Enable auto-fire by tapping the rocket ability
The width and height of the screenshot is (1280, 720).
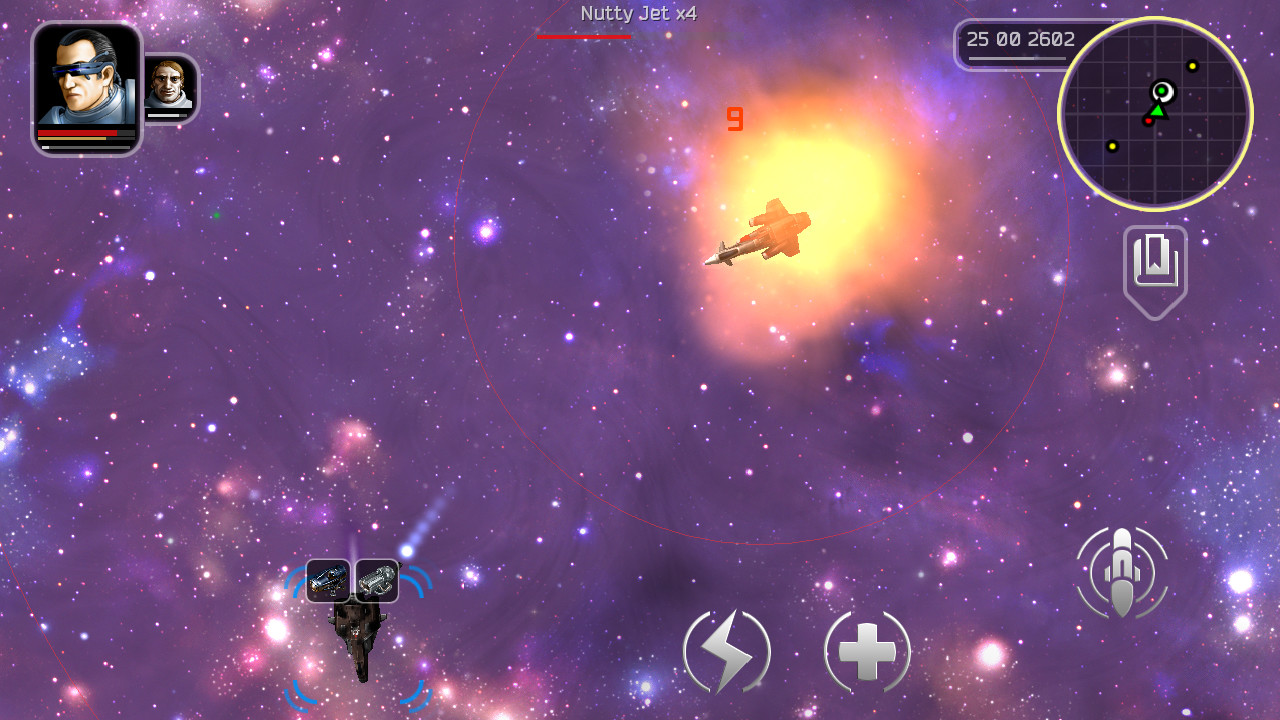[x=1122, y=570]
